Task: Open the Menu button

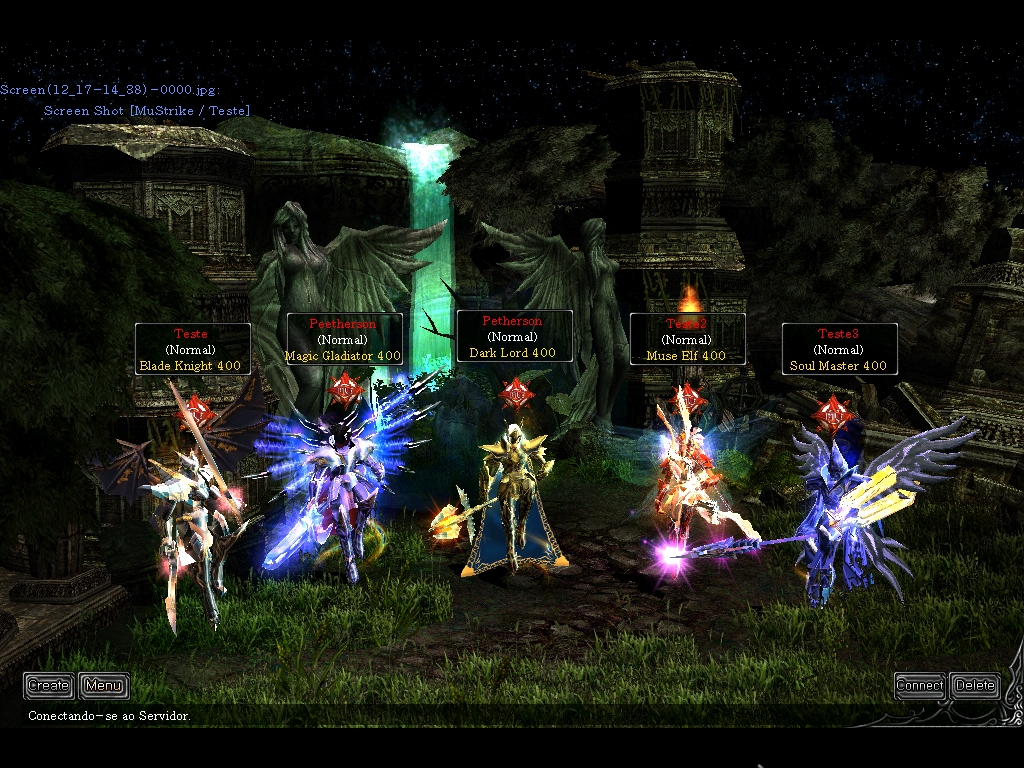Action: click(104, 685)
